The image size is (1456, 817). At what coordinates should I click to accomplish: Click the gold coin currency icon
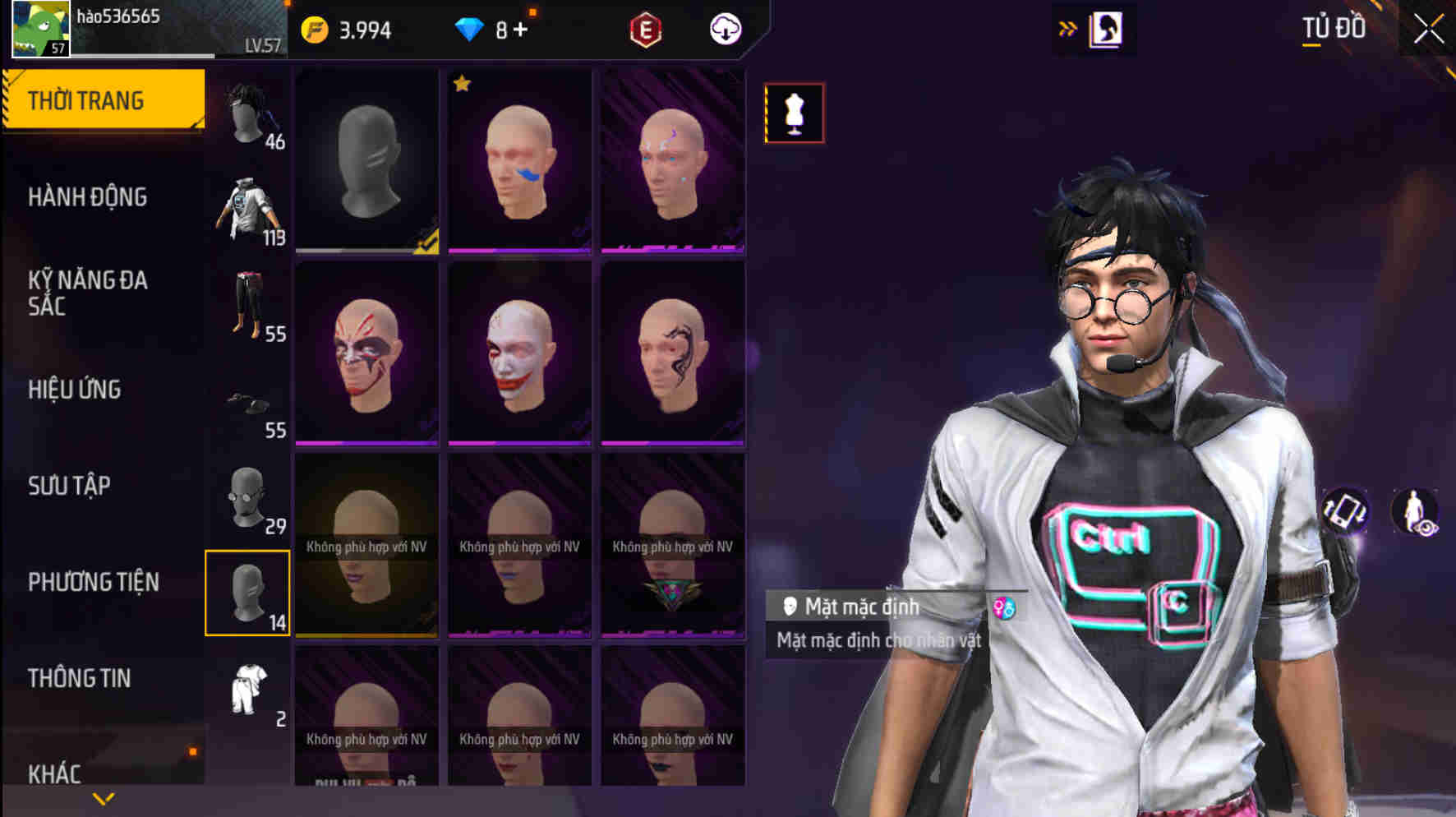(315, 30)
